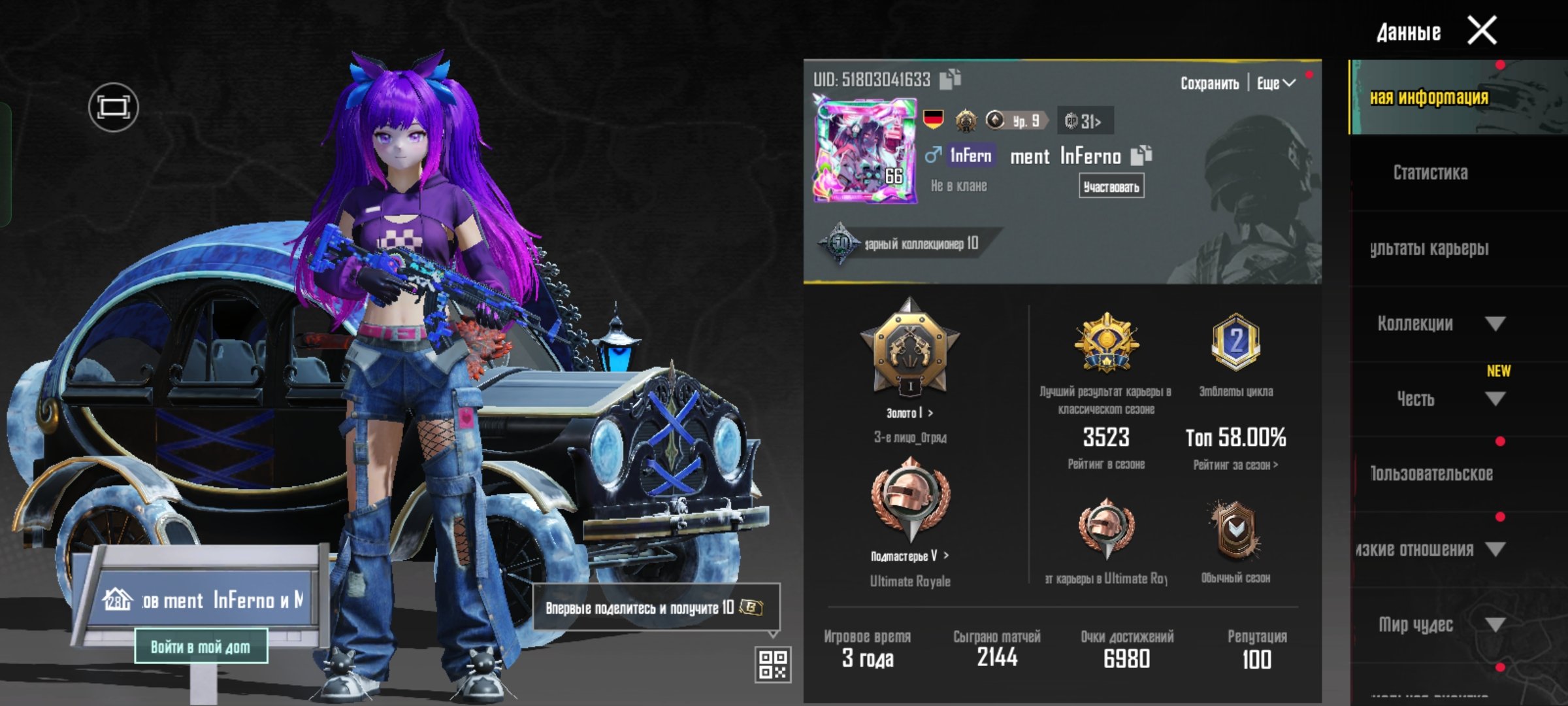This screenshot has width=1568, height=706.
Task: Toggle the fullscreen character view icon
Action: [x=113, y=107]
